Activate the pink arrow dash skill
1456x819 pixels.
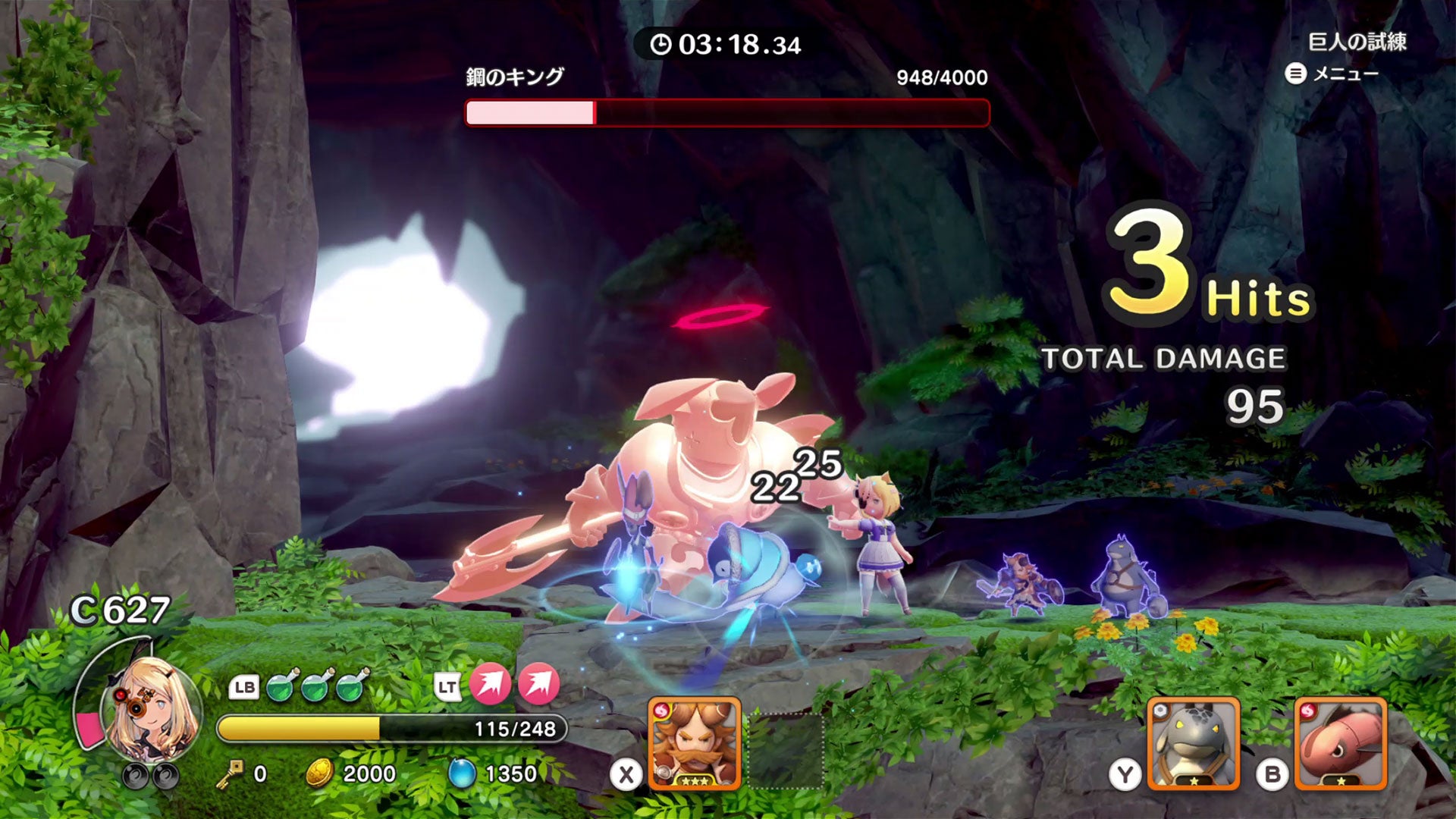490,683
